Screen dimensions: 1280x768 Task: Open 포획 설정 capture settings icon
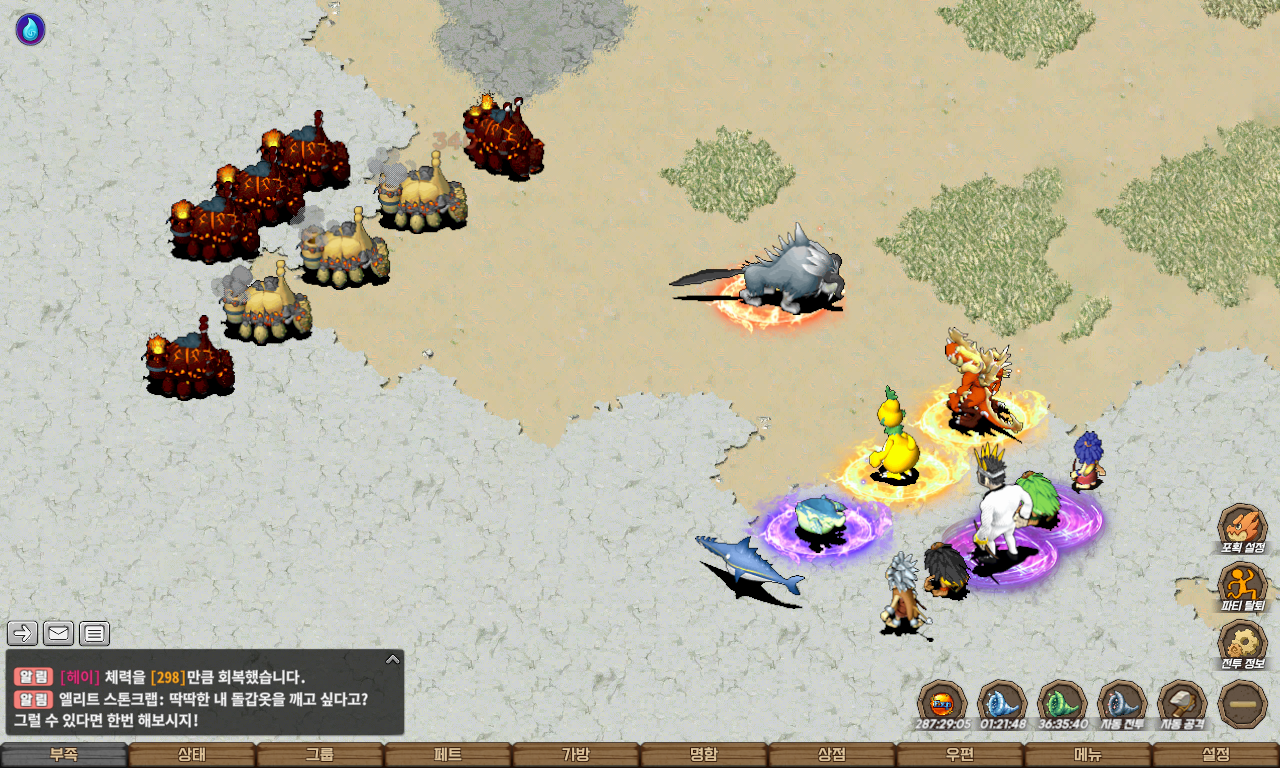pyautogui.click(x=1242, y=529)
